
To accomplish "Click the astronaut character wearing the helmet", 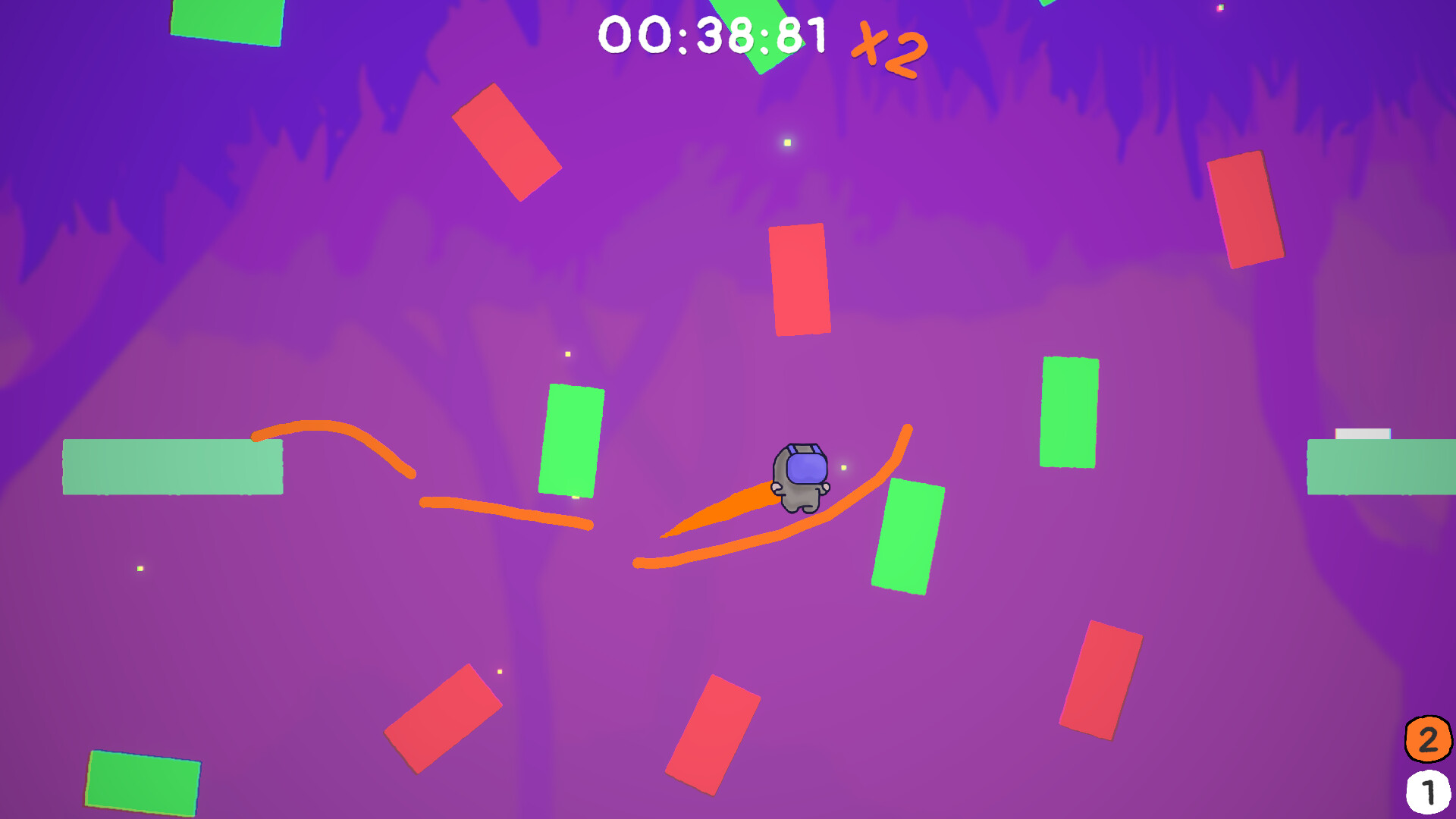I will click(x=802, y=478).
